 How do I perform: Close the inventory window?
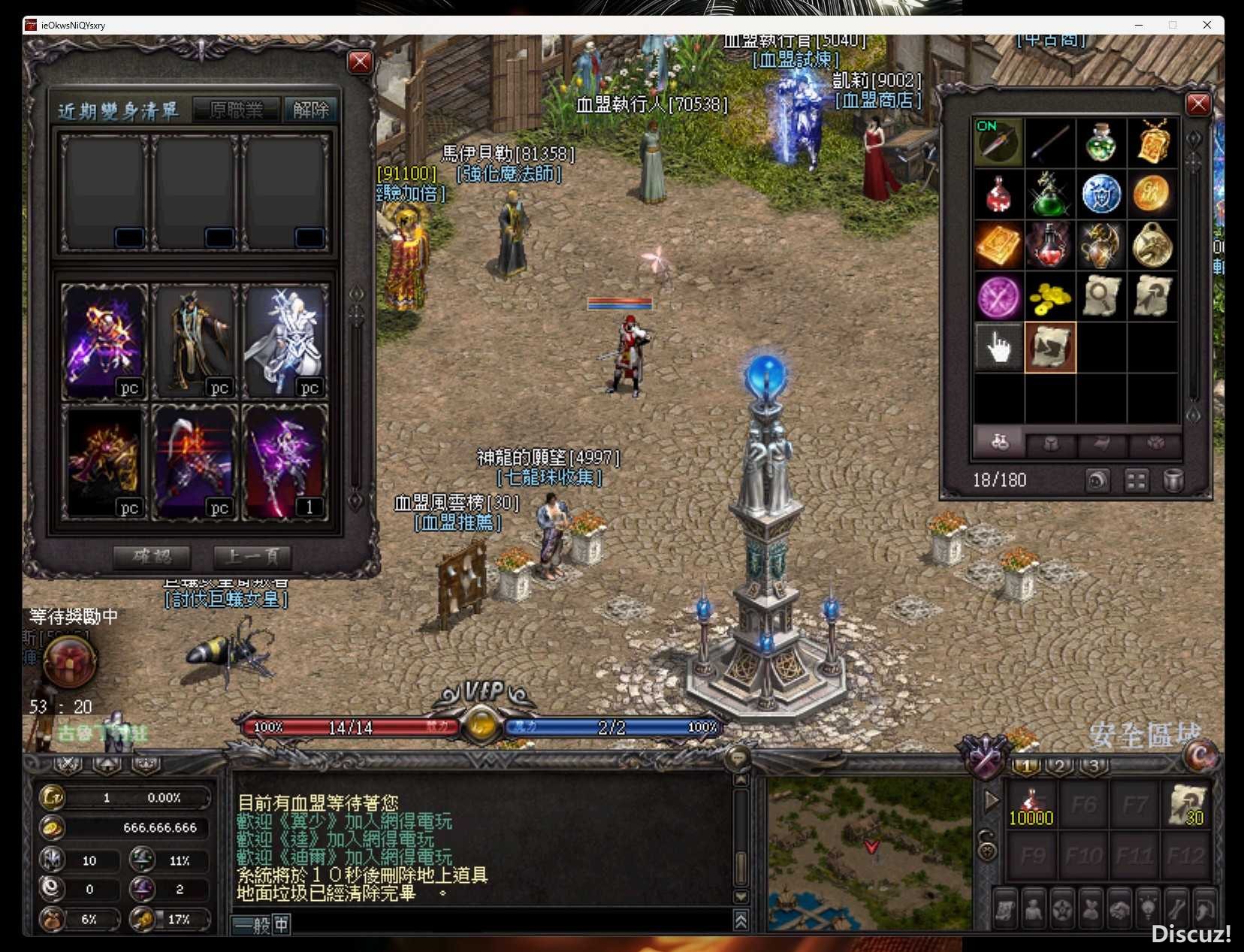coord(1197,104)
